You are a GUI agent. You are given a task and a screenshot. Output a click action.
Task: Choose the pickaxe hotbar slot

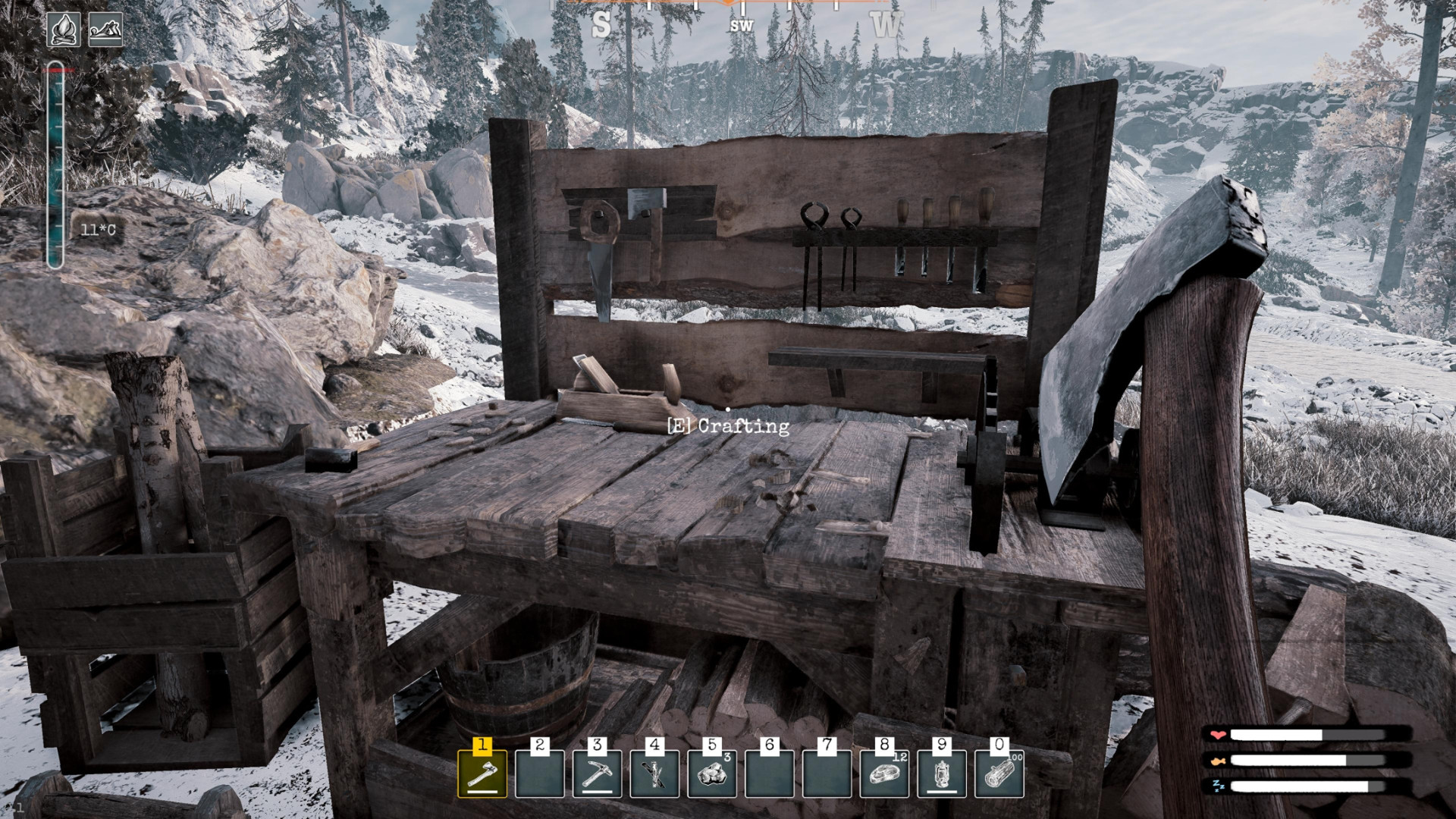point(598,774)
